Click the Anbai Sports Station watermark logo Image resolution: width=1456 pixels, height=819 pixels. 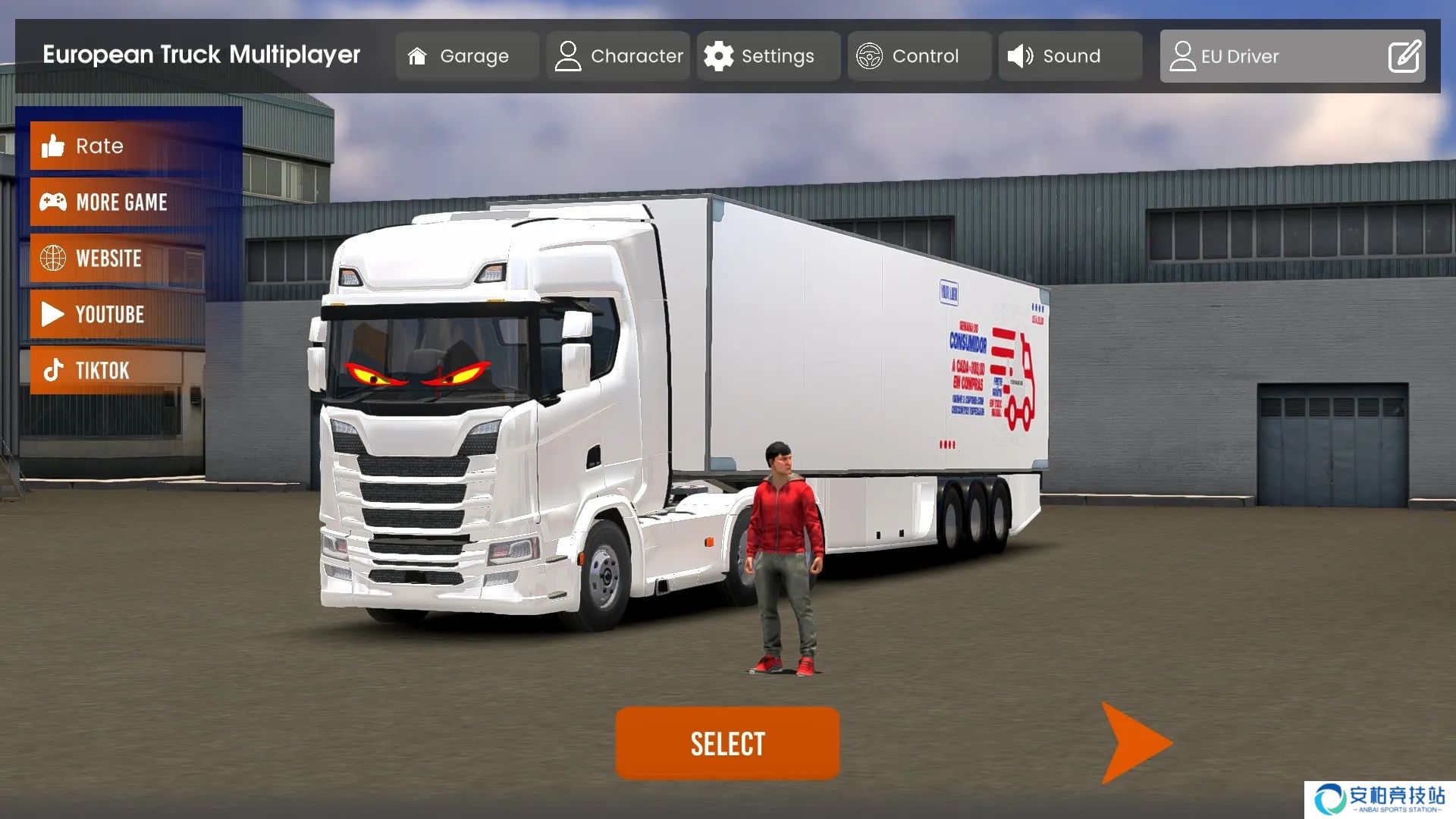click(1379, 799)
